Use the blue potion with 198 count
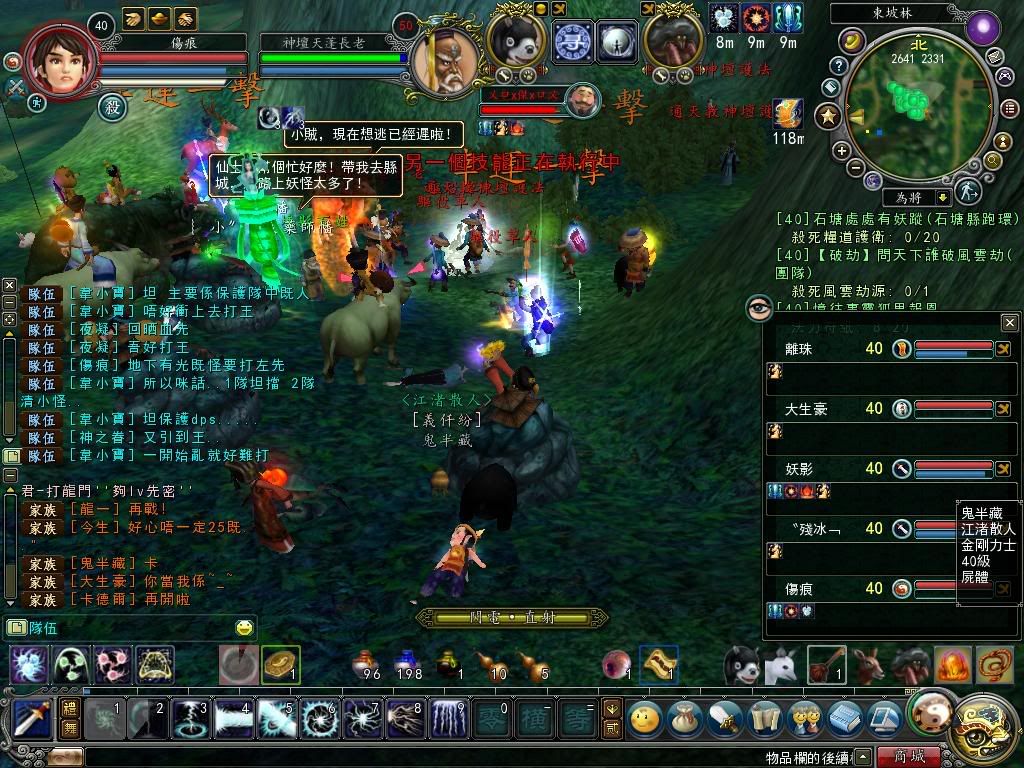The image size is (1024, 768). (405, 663)
